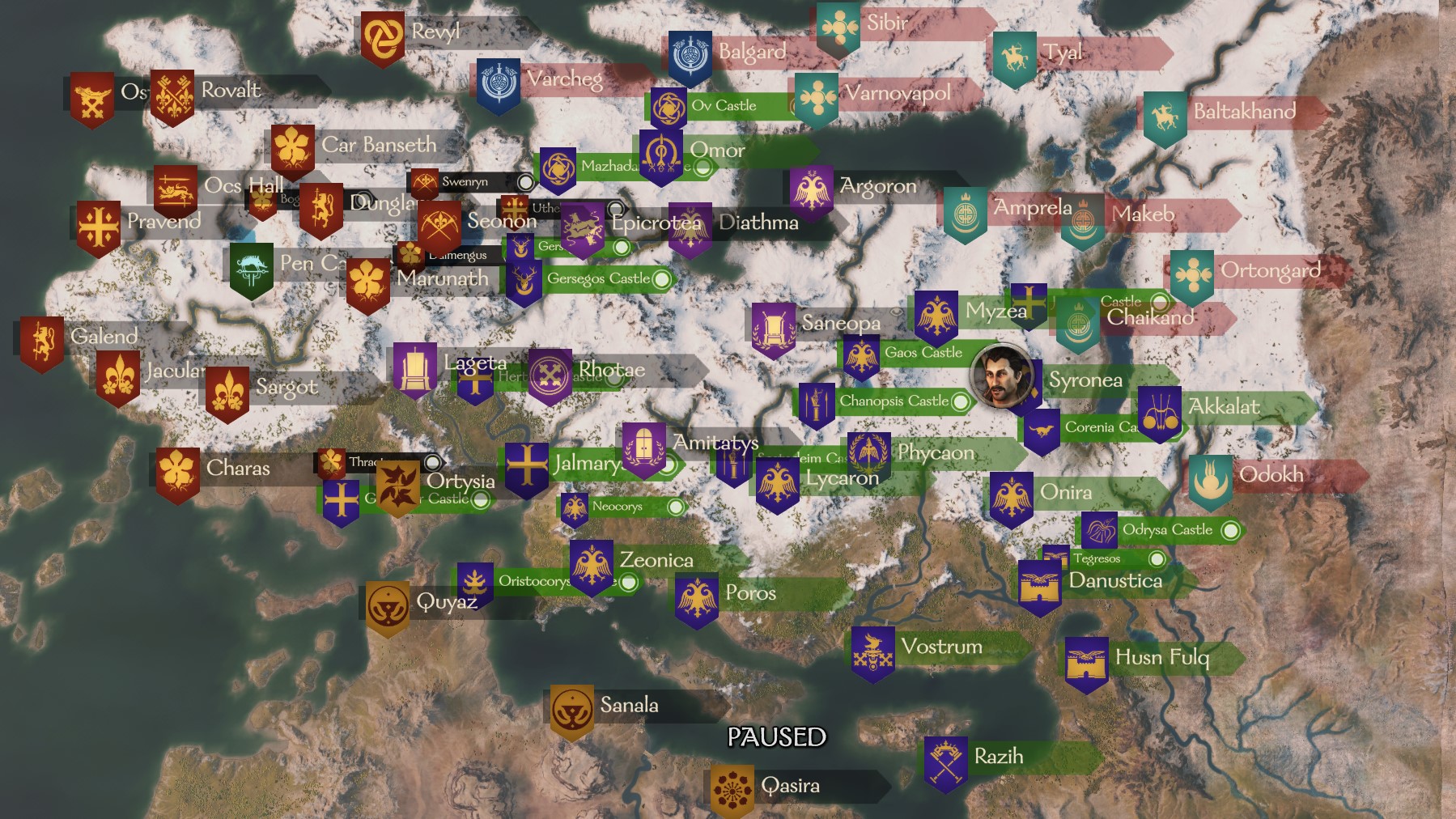
Task: Click the progress circle on Gersegos Castle
Action: click(x=660, y=278)
